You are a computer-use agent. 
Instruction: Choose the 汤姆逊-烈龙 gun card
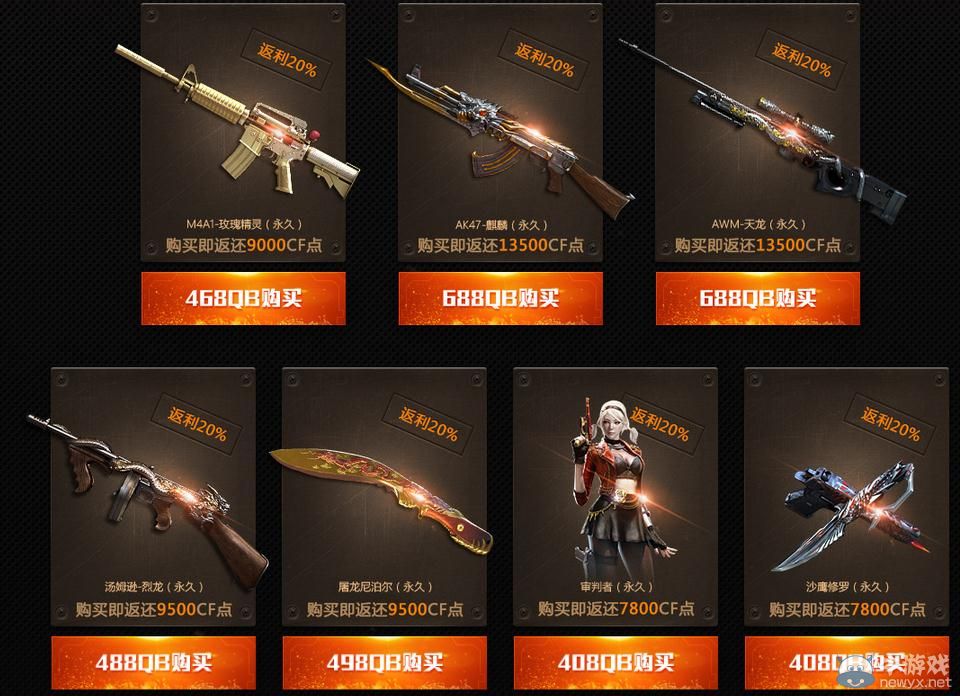(153, 497)
